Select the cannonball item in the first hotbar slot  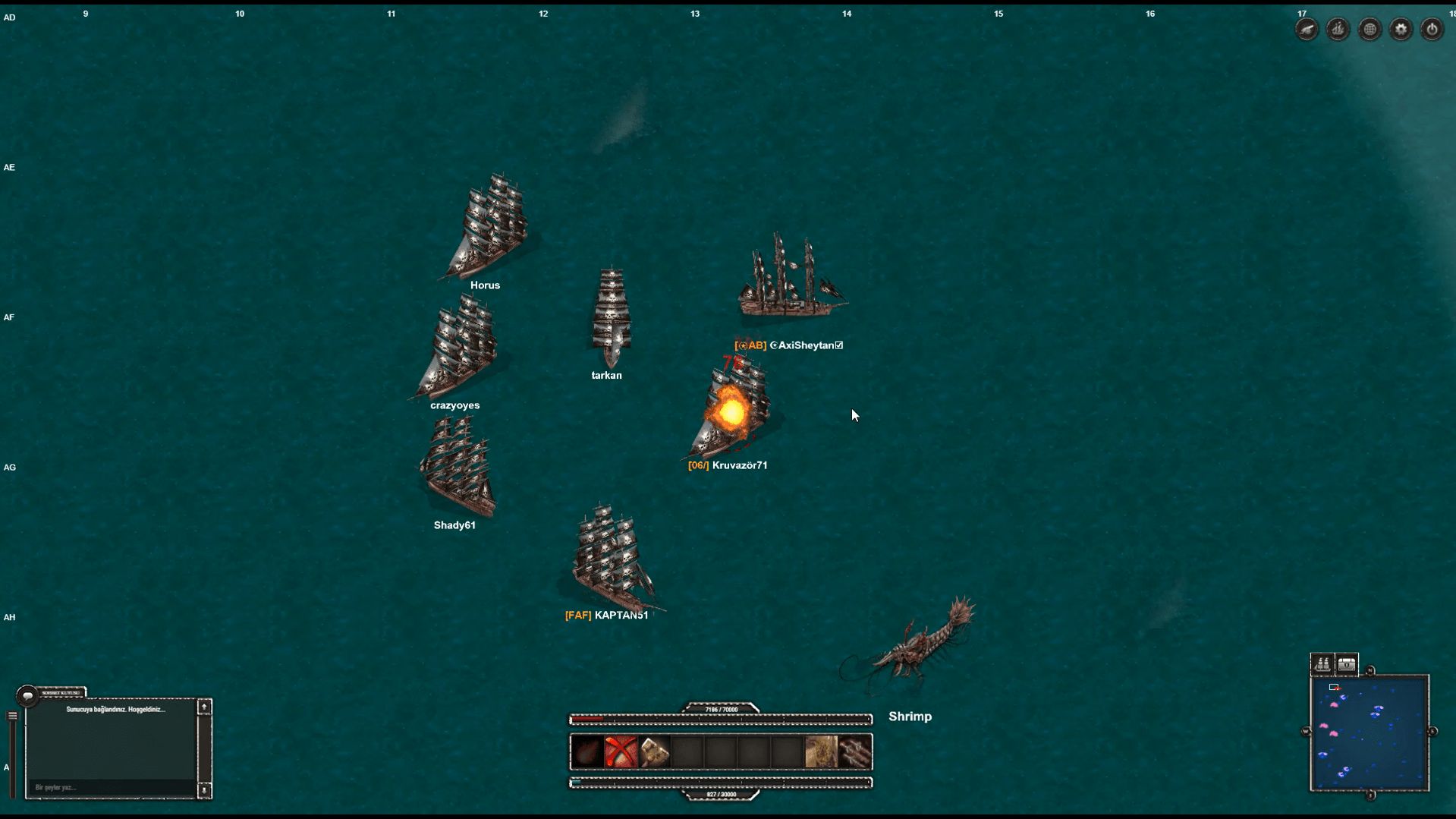point(586,752)
